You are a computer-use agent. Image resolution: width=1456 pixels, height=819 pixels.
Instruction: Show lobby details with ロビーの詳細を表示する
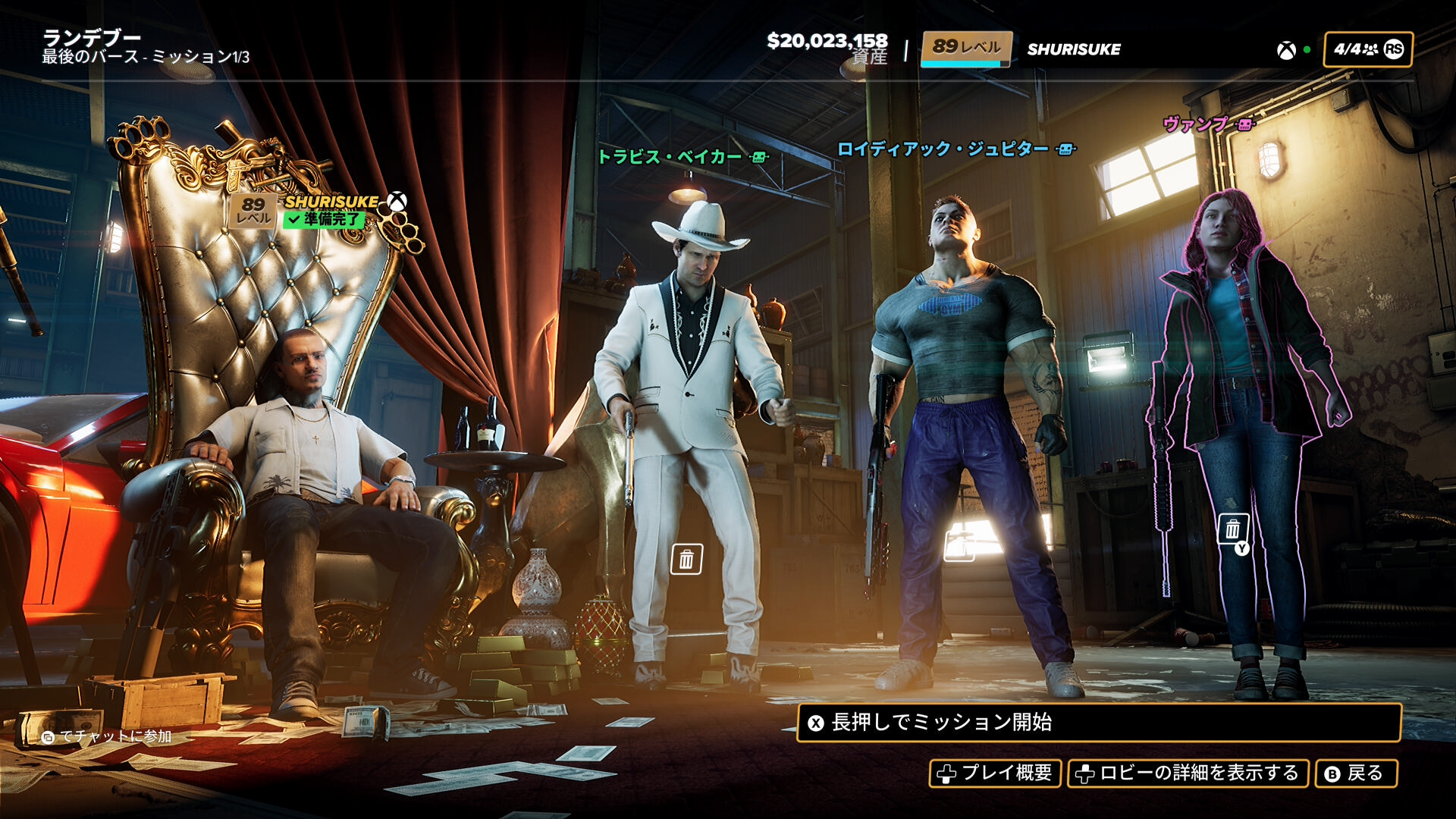1188,773
